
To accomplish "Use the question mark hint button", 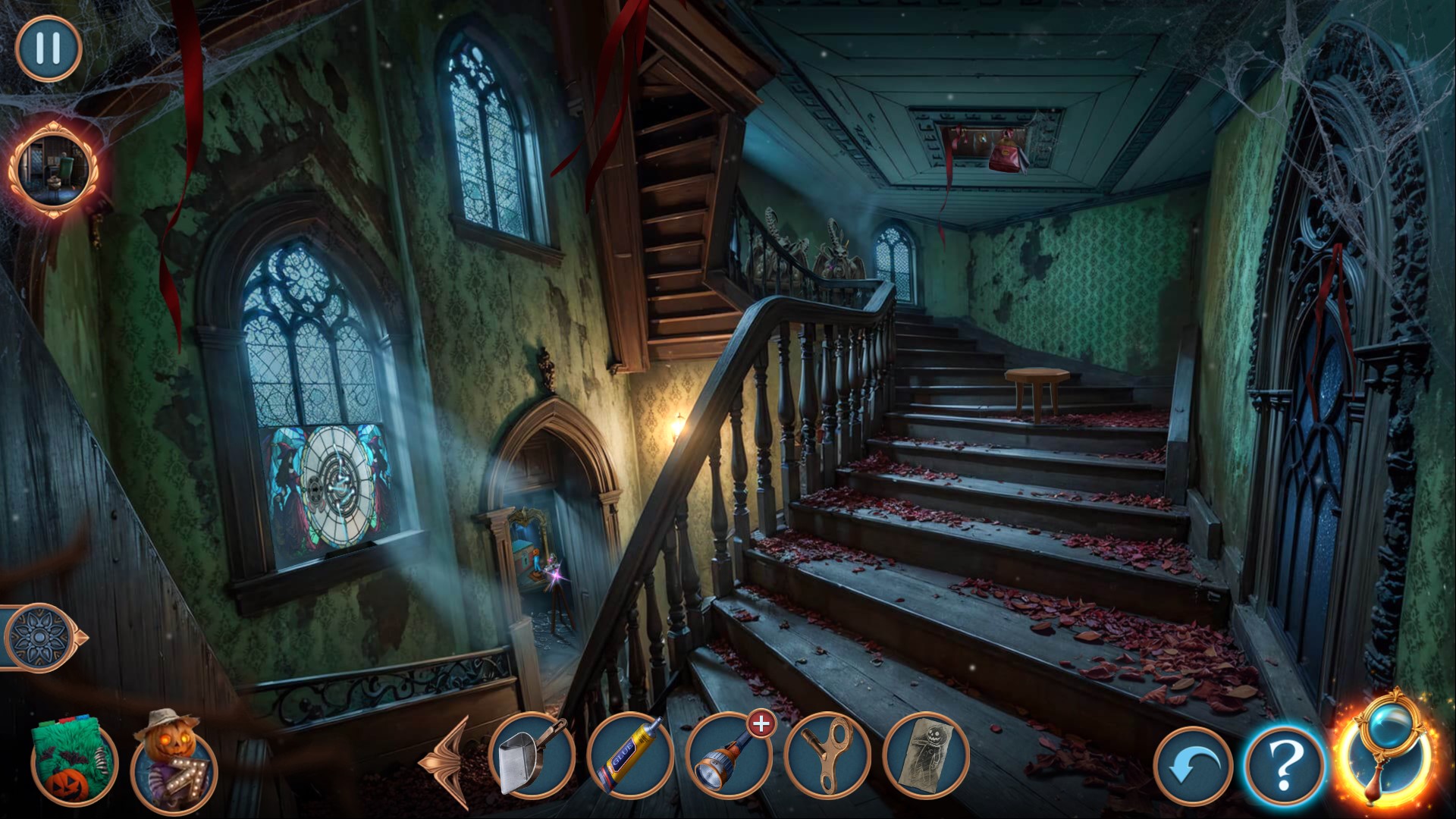I will tap(1285, 766).
